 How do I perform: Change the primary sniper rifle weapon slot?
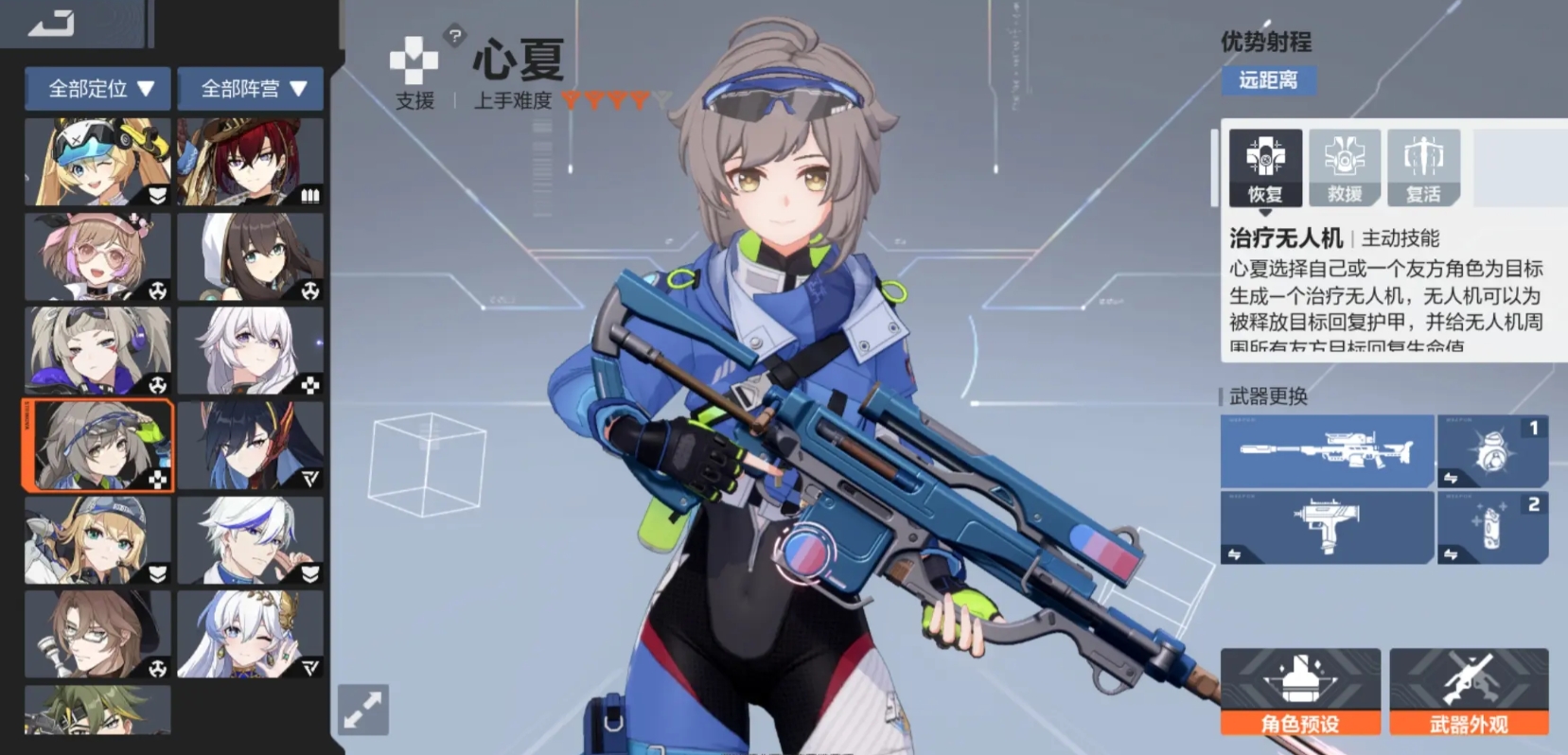(x=1327, y=451)
